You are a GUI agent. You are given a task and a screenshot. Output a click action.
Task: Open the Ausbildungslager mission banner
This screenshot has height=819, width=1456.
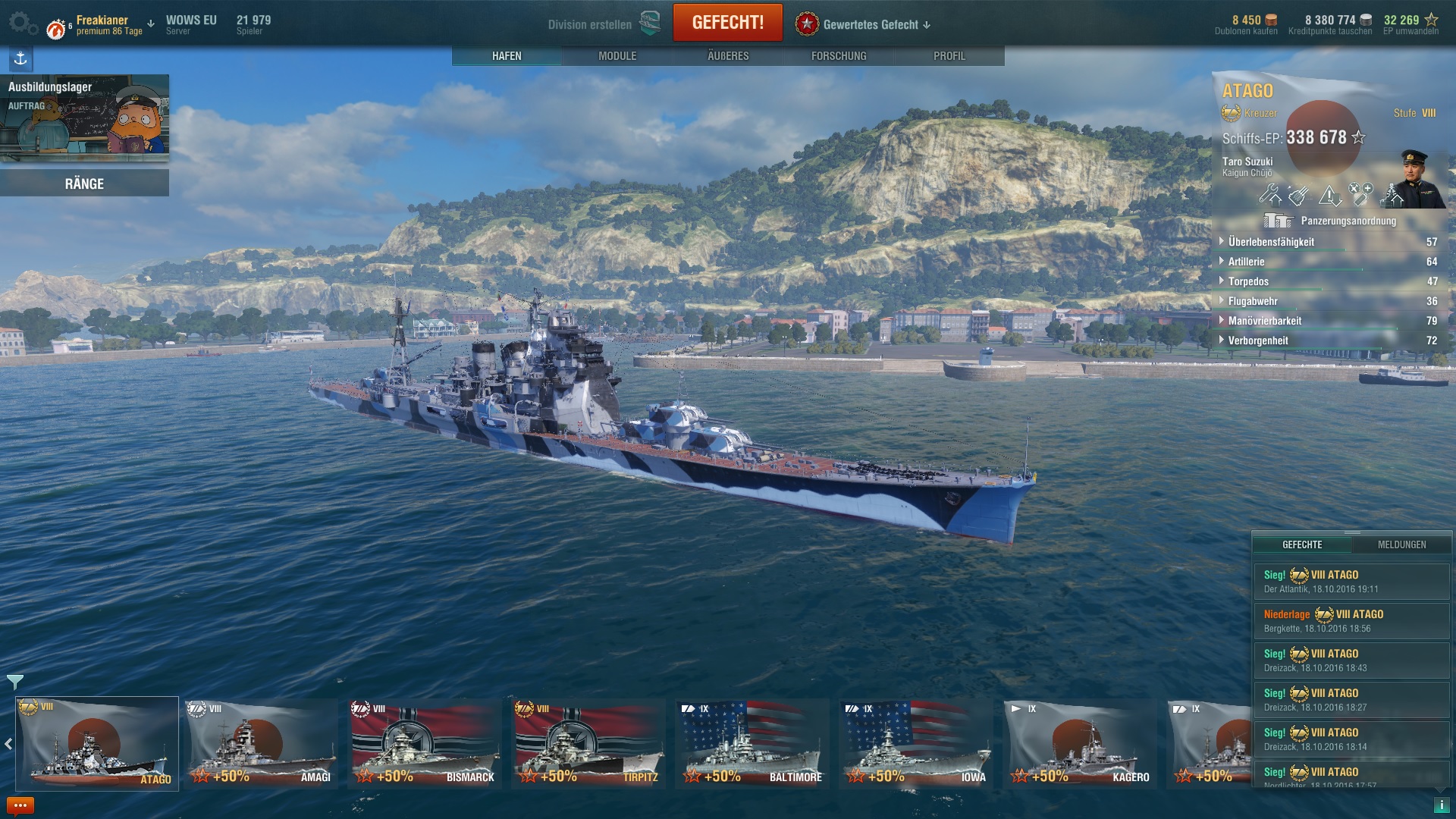[x=84, y=118]
